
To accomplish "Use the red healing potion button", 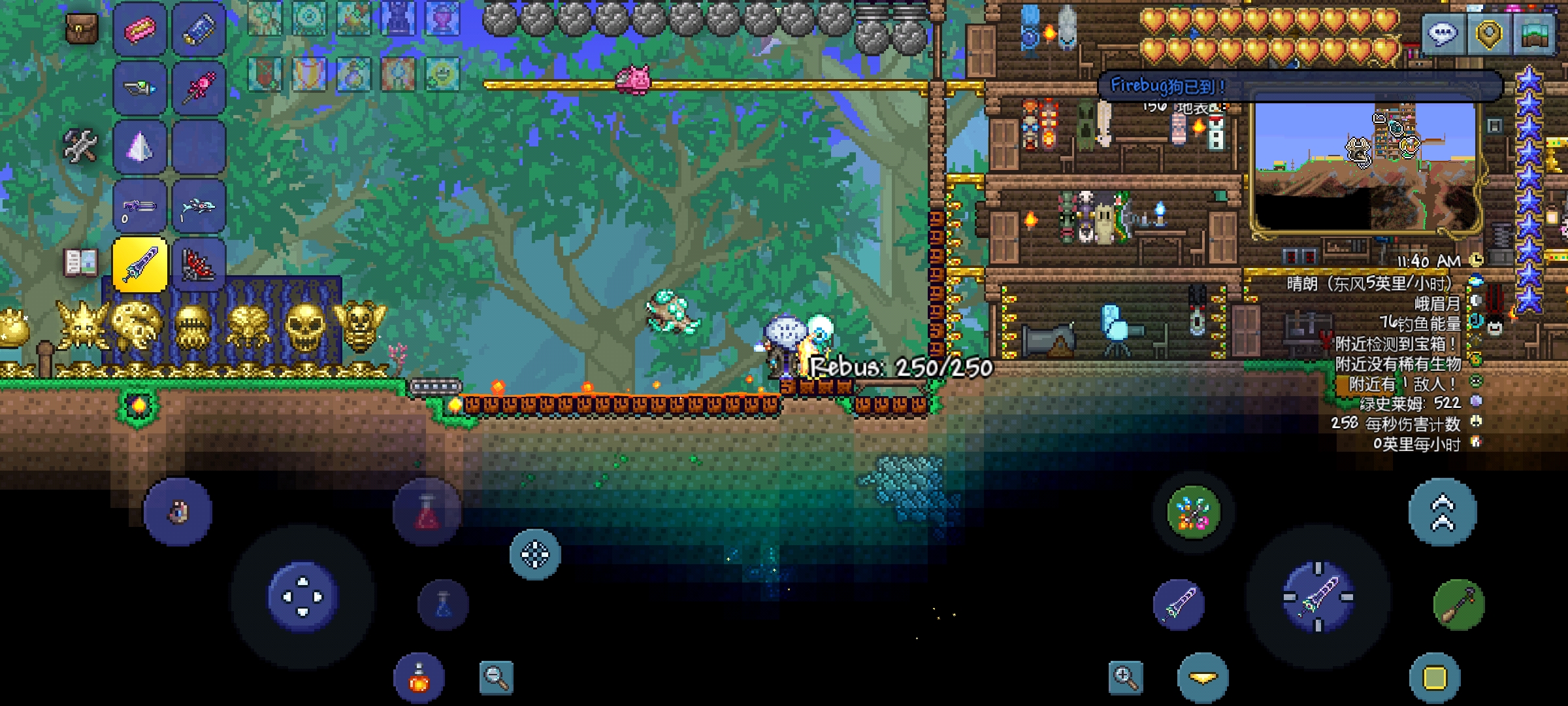I will coord(427,512).
